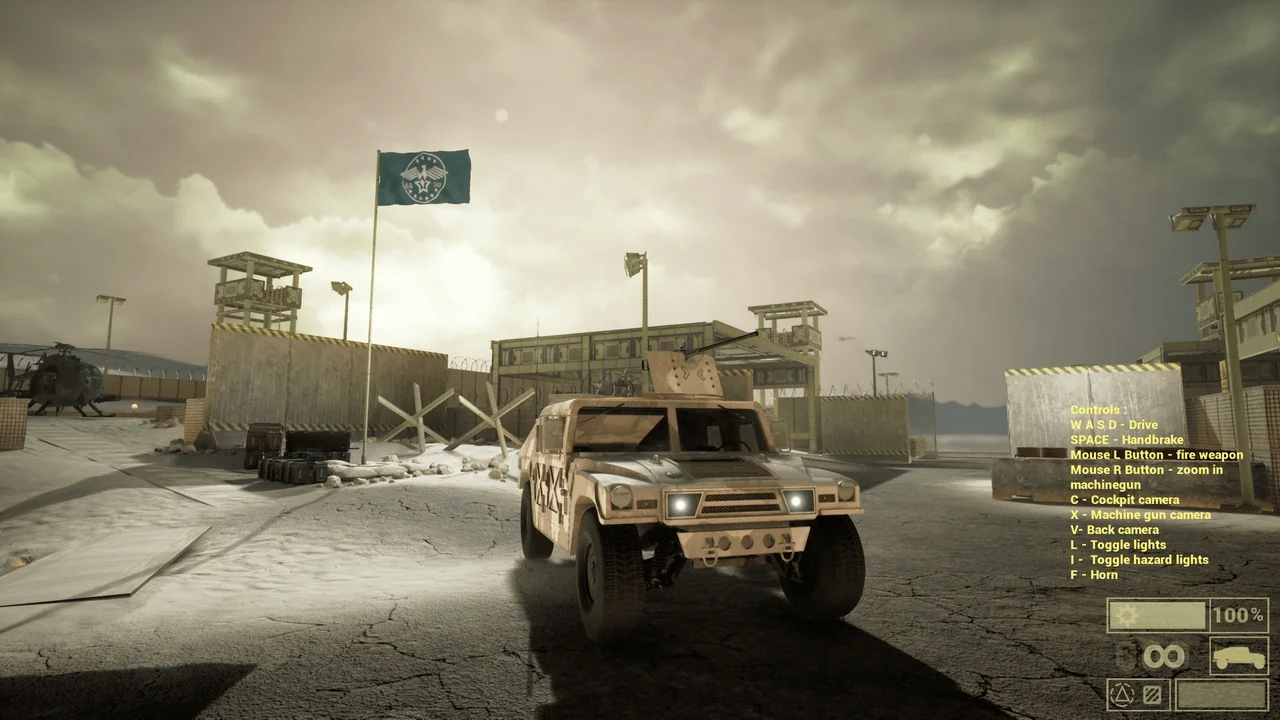Image resolution: width=1280 pixels, height=720 pixels.
Task: Click the 'Mouse L Button - fire weapon' line
Action: [1155, 454]
